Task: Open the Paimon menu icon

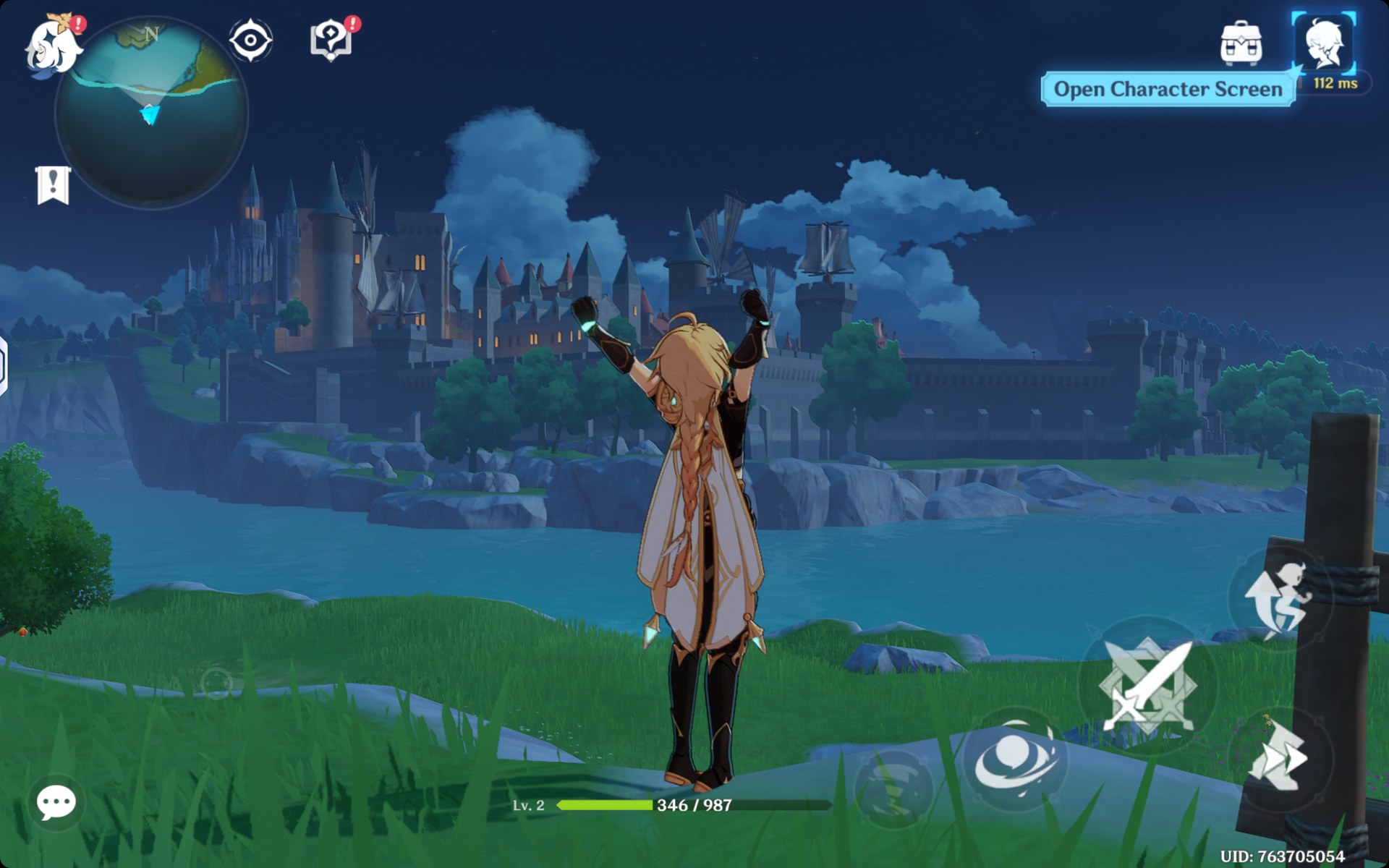Action: coord(52,46)
